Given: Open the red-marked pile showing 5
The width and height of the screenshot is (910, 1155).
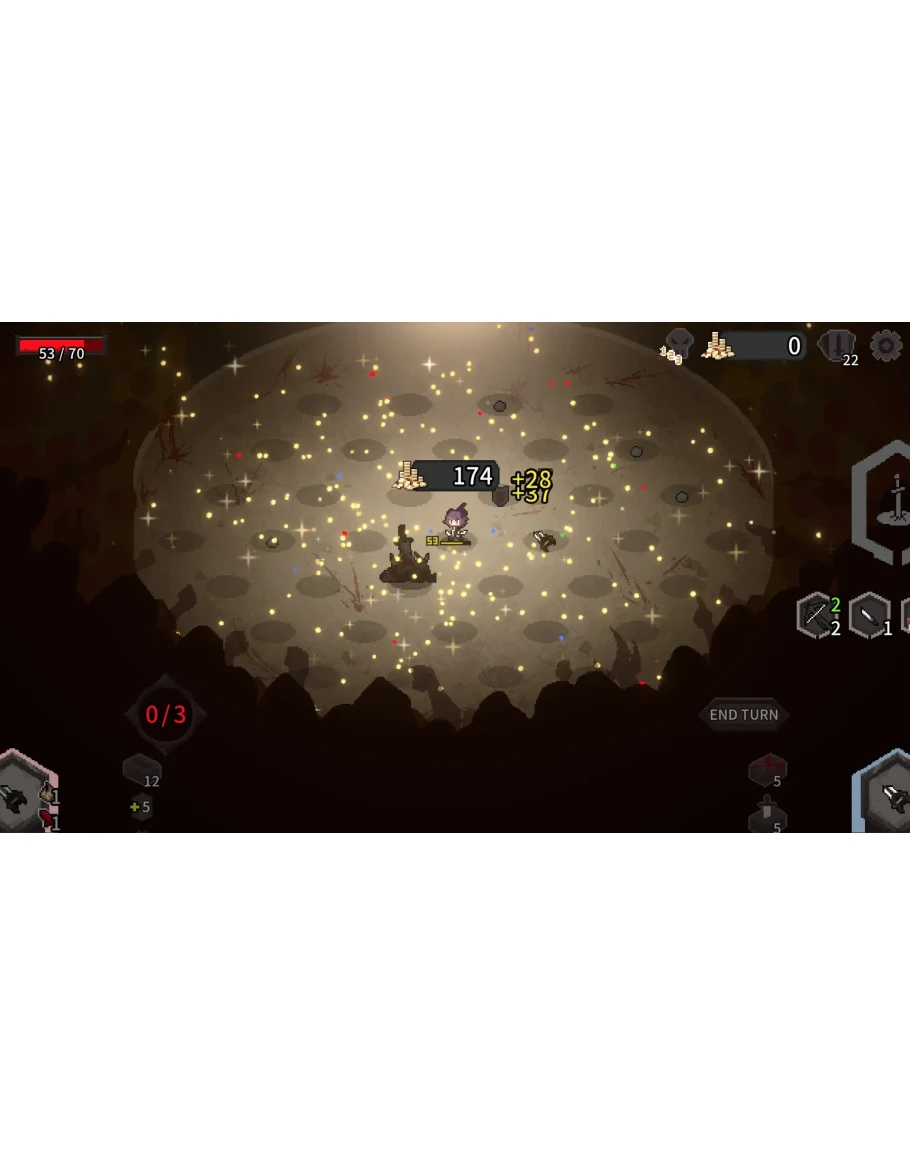Looking at the screenshot, I should tap(767, 770).
